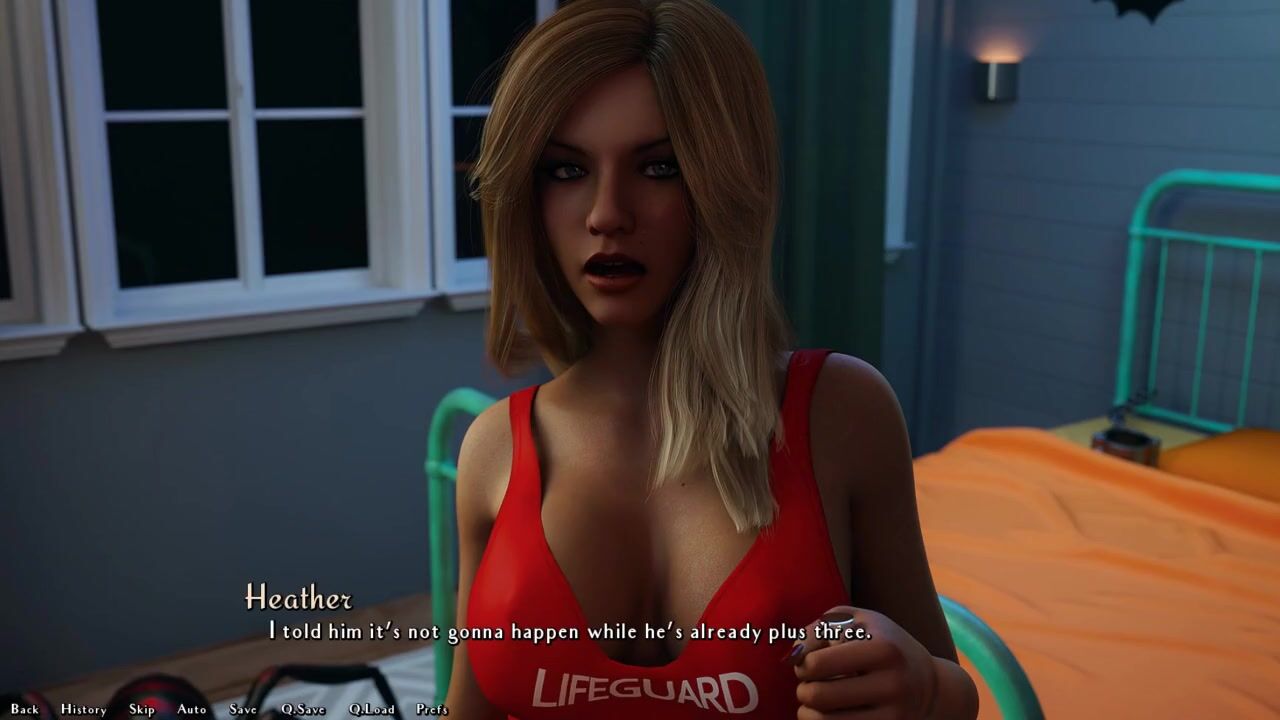
Task: Open the Prefs settings menu
Action: tap(432, 709)
